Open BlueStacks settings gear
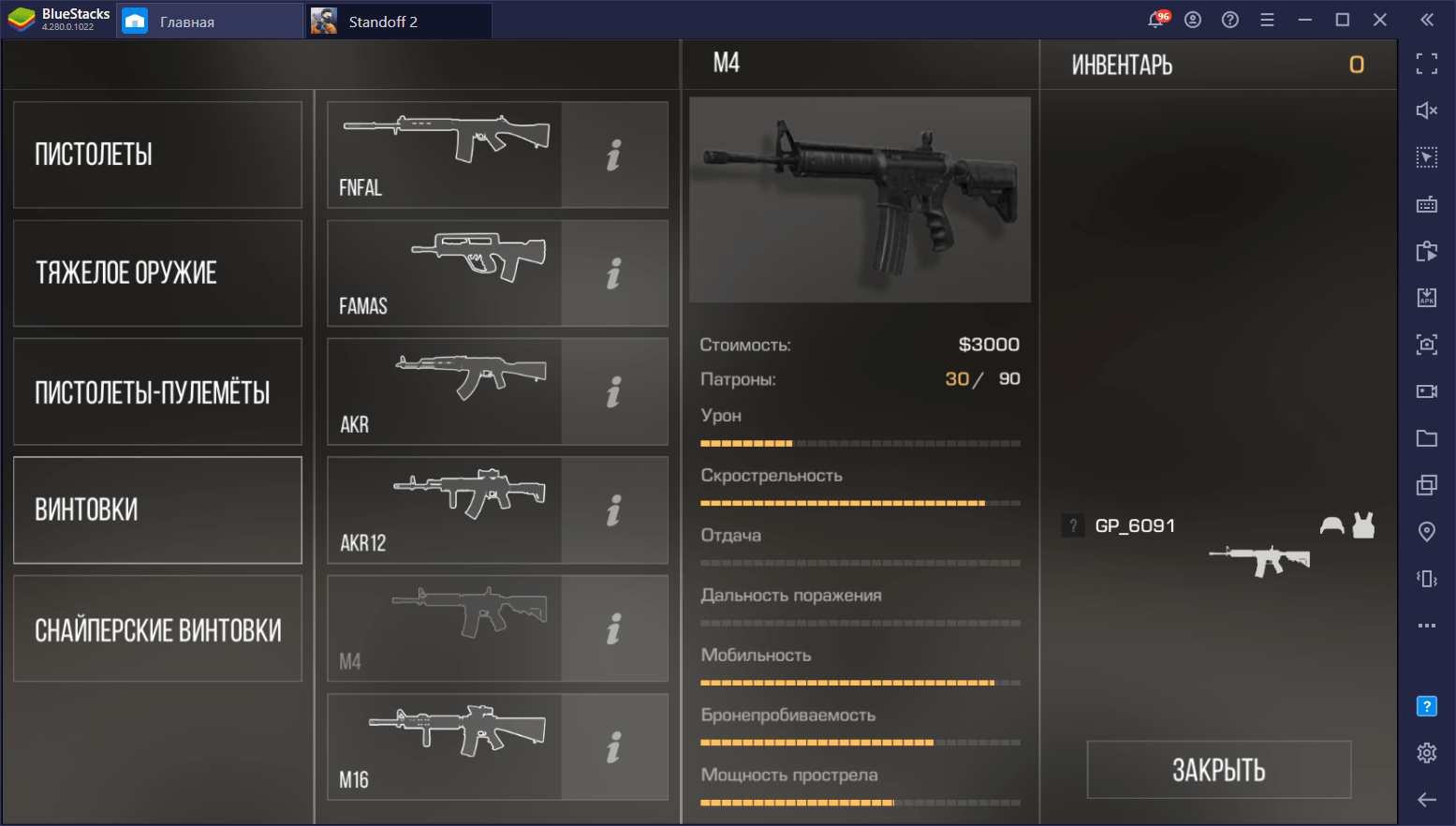Image resolution: width=1456 pixels, height=826 pixels. pos(1426,752)
